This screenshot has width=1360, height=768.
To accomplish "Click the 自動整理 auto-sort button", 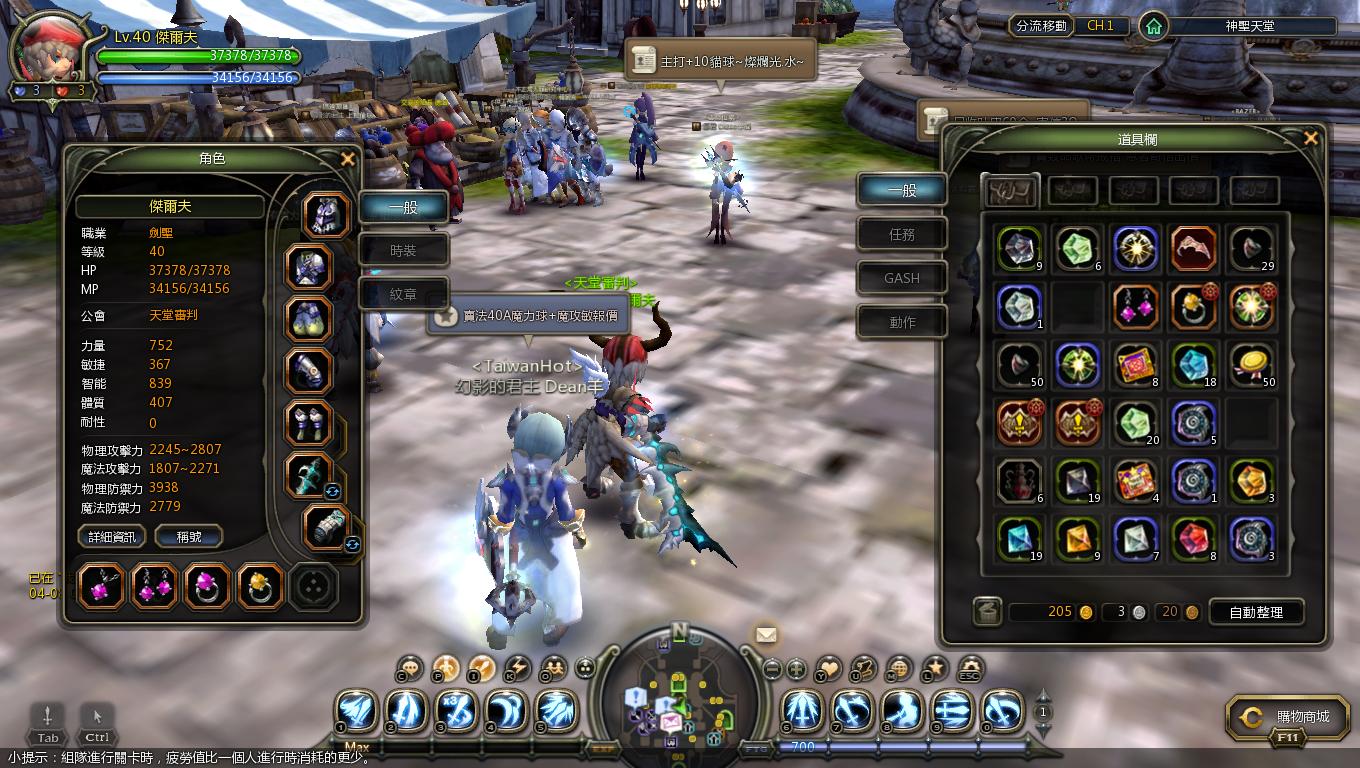I will tap(1256, 612).
